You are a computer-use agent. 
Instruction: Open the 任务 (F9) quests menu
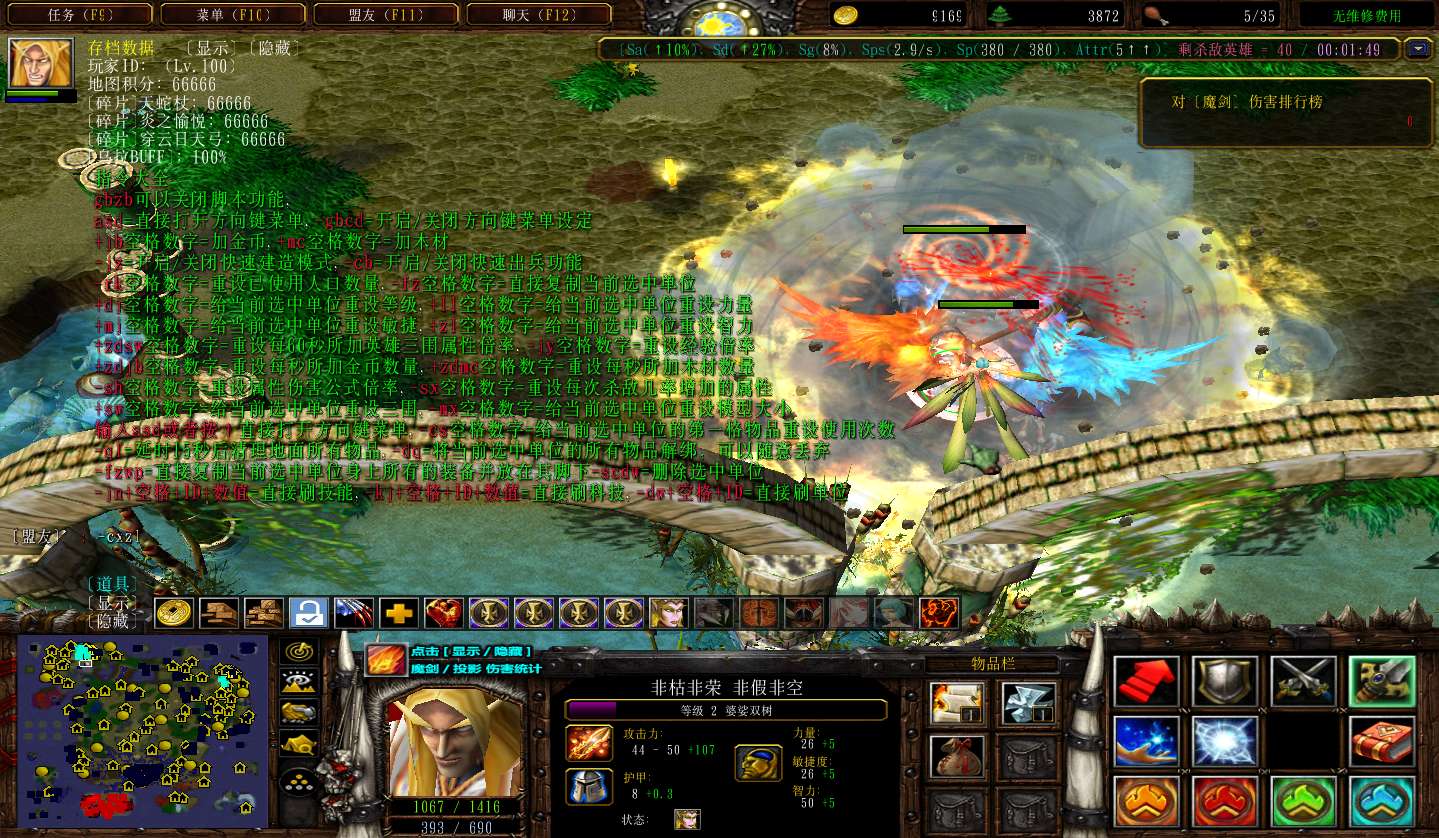[x=81, y=15]
